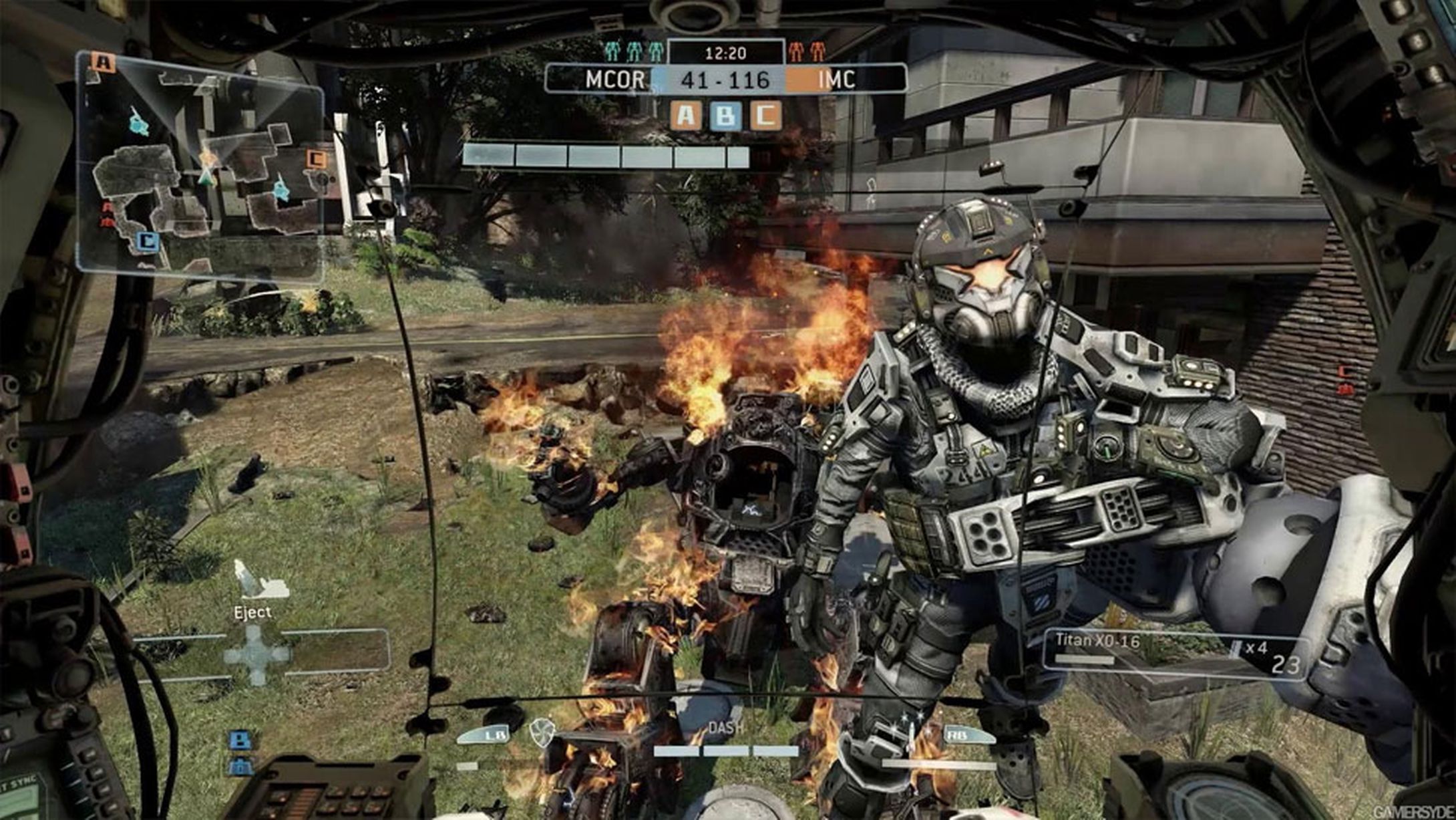Click the ammo counter showing 23
The width and height of the screenshot is (1456, 820).
tap(1284, 664)
